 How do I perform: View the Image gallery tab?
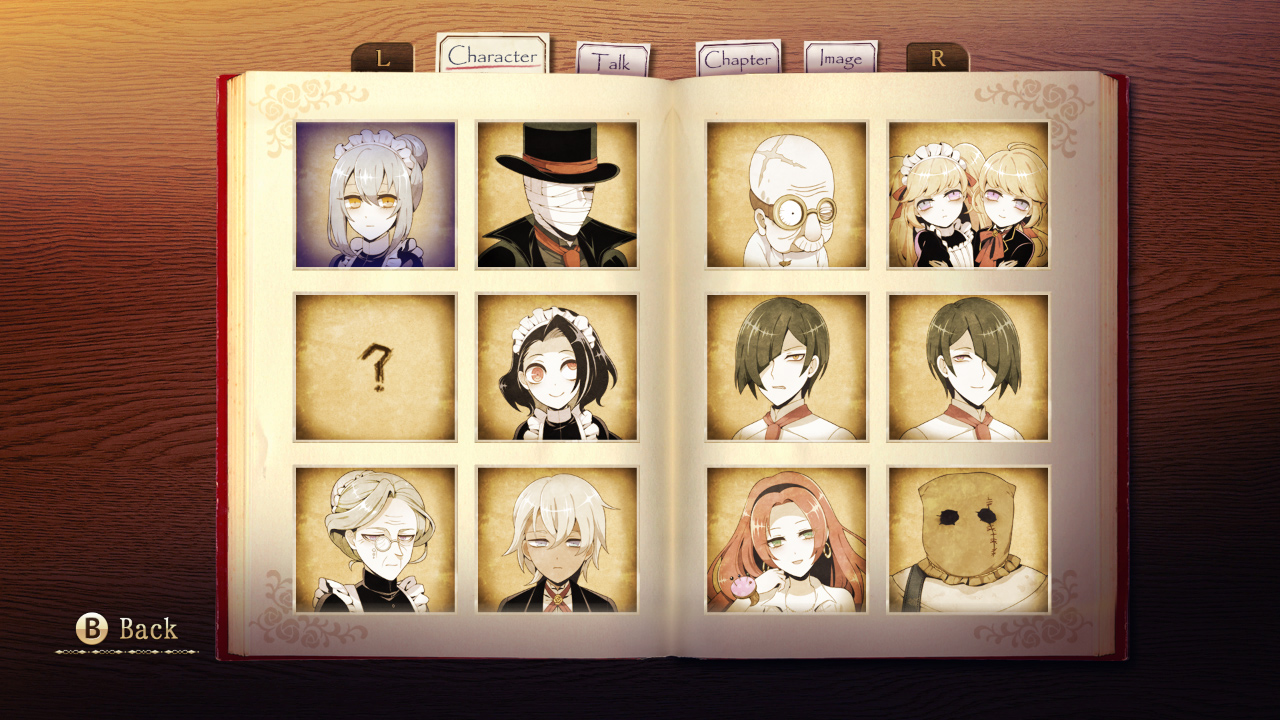coord(840,59)
